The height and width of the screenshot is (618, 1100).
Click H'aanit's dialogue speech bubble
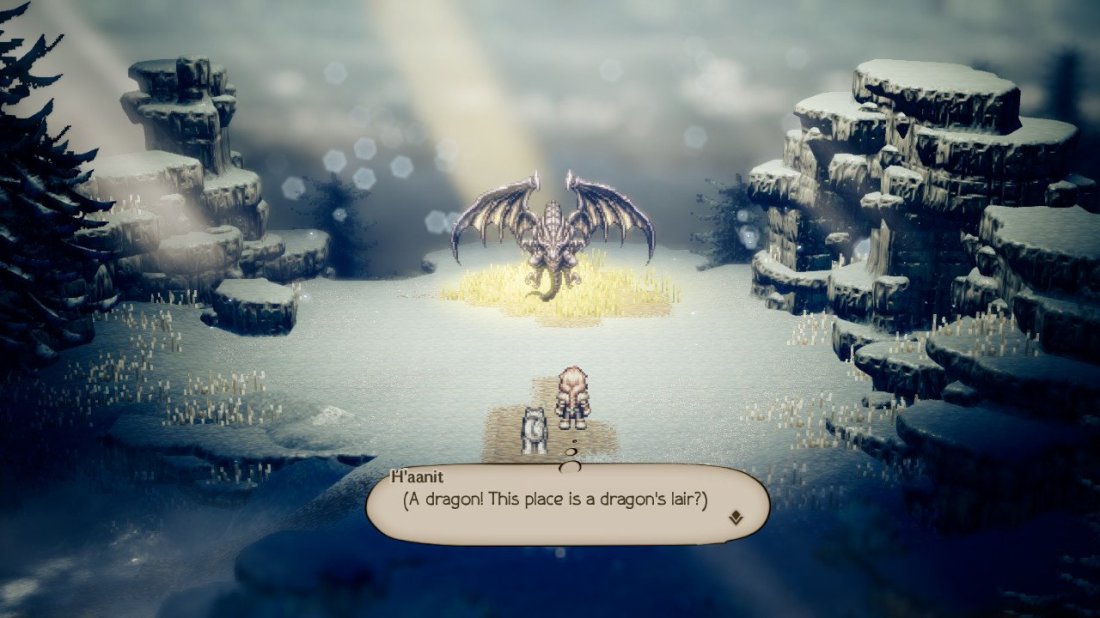coord(566,504)
